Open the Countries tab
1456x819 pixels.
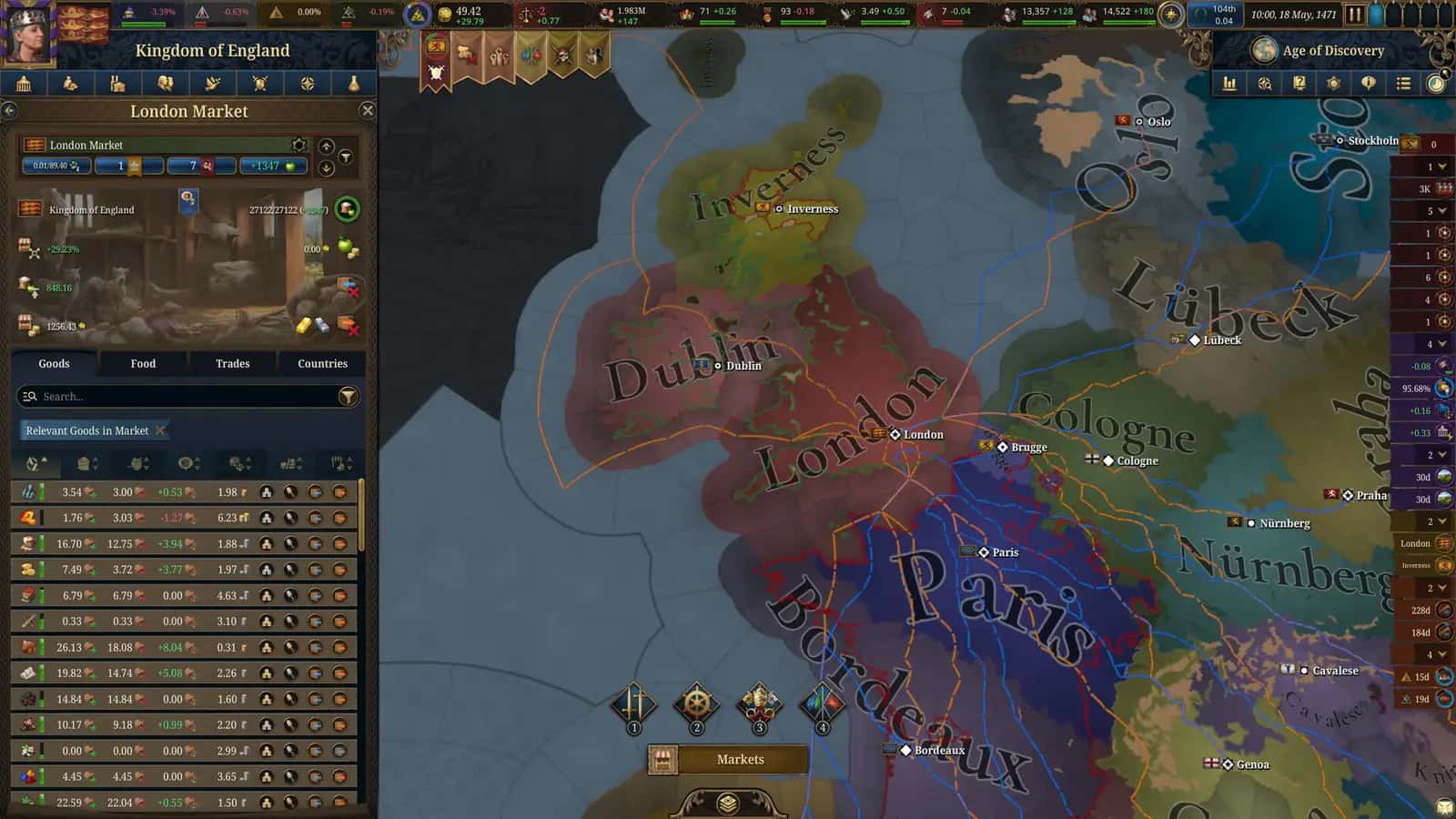[321, 363]
